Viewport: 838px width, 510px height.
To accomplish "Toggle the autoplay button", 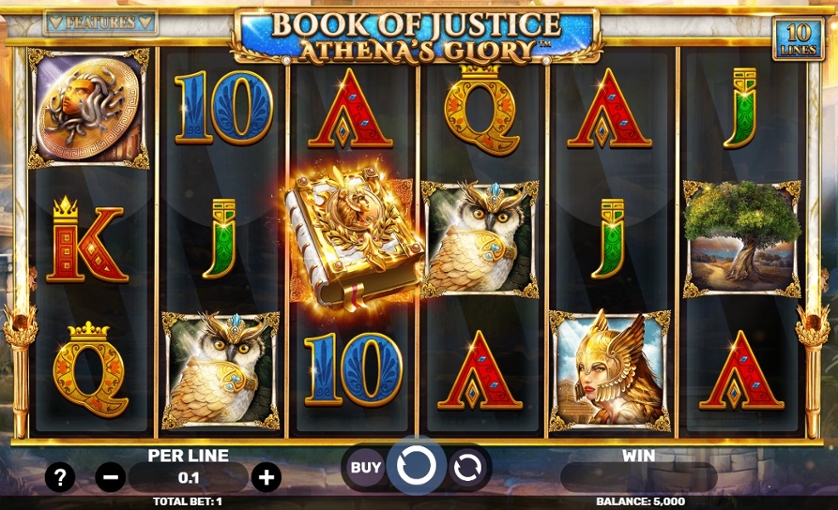I will point(467,466).
